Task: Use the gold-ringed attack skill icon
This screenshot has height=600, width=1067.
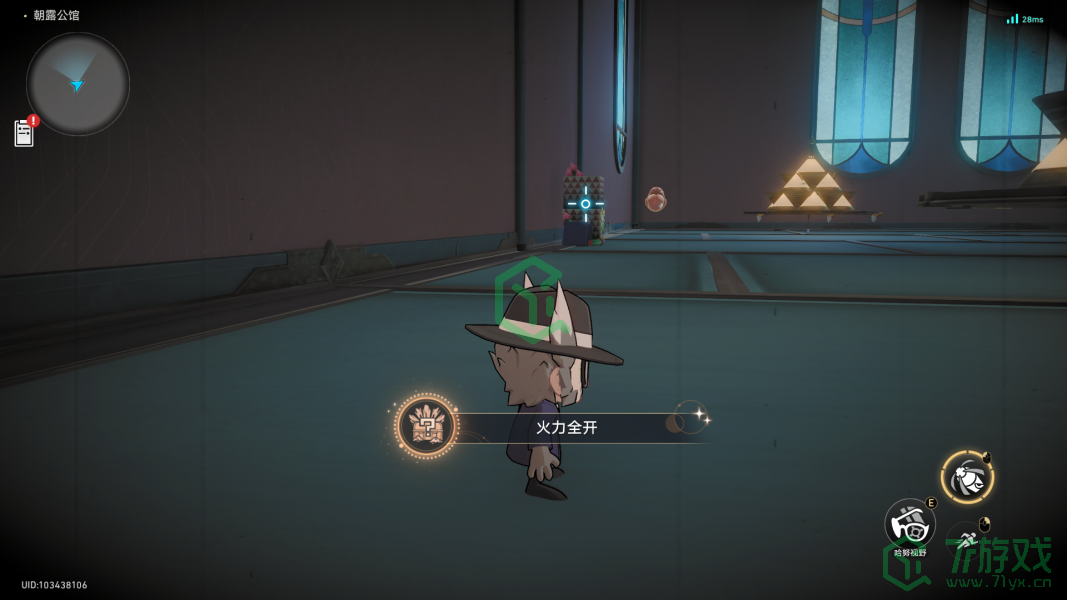Action: (967, 477)
